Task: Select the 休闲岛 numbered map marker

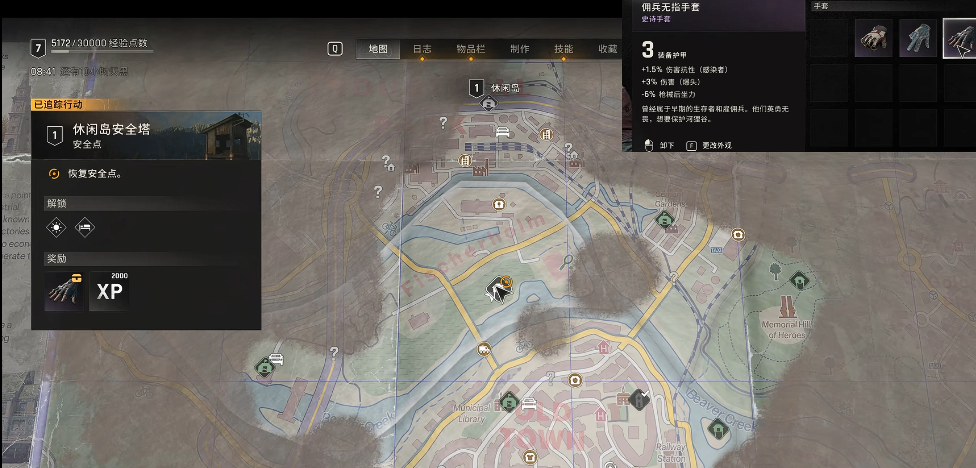Action: [x=477, y=88]
